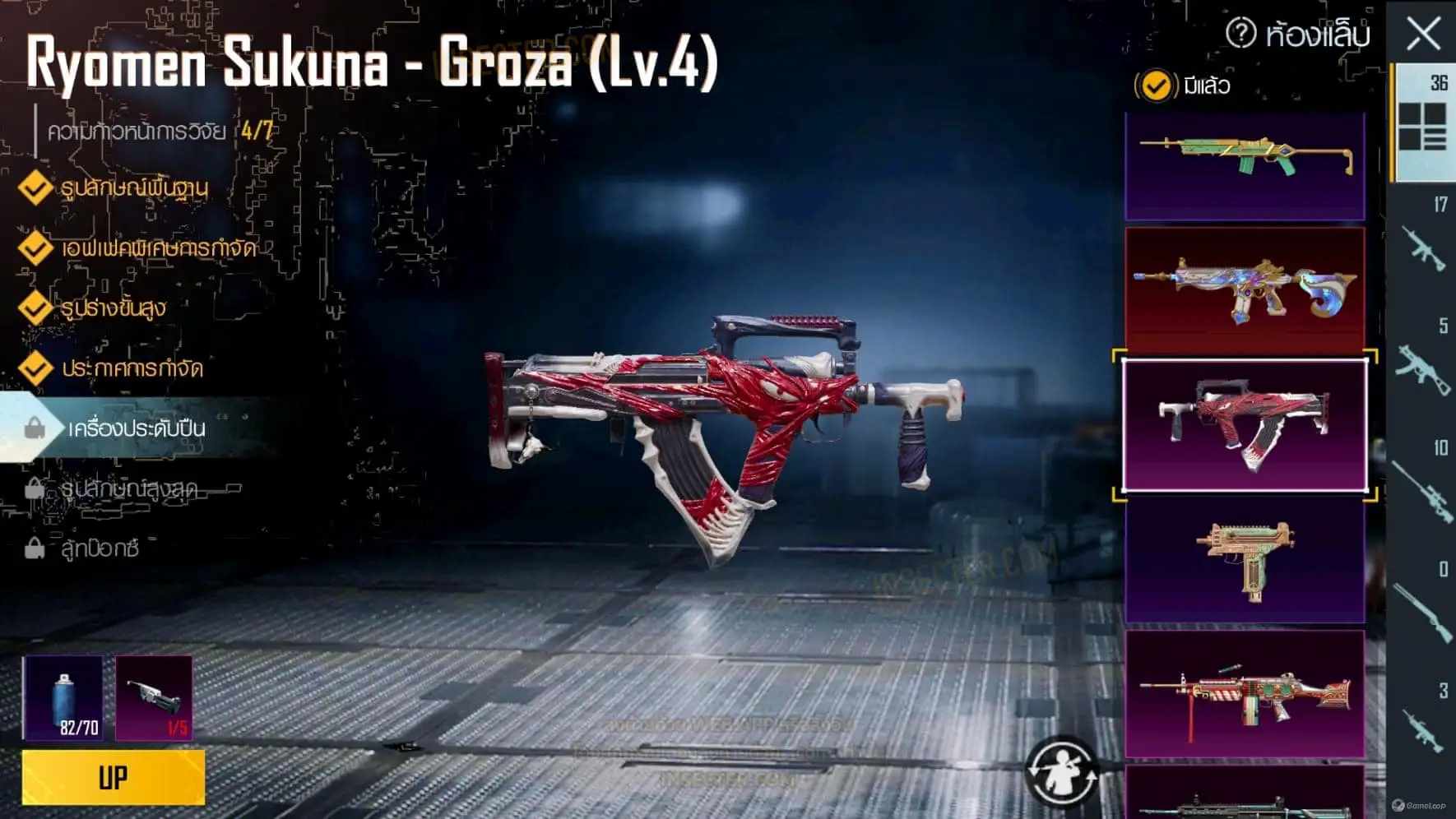Select the ประกาศการกำจัด stage entry
Image resolution: width=1456 pixels, height=819 pixels.
coord(132,368)
